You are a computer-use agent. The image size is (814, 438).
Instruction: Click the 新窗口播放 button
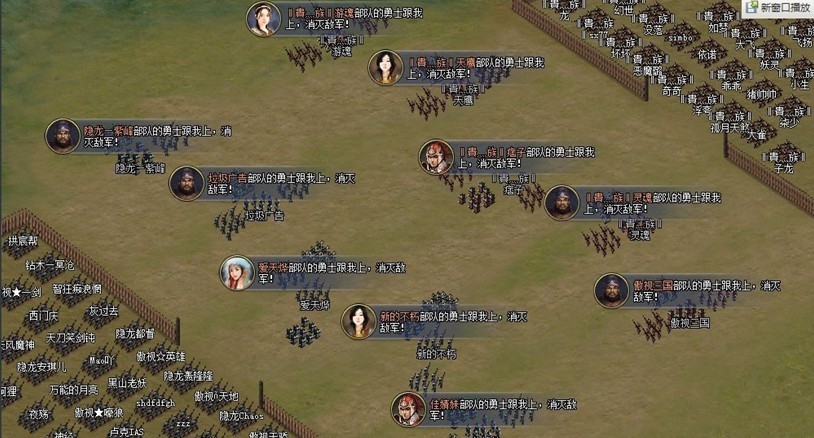[778, 8]
